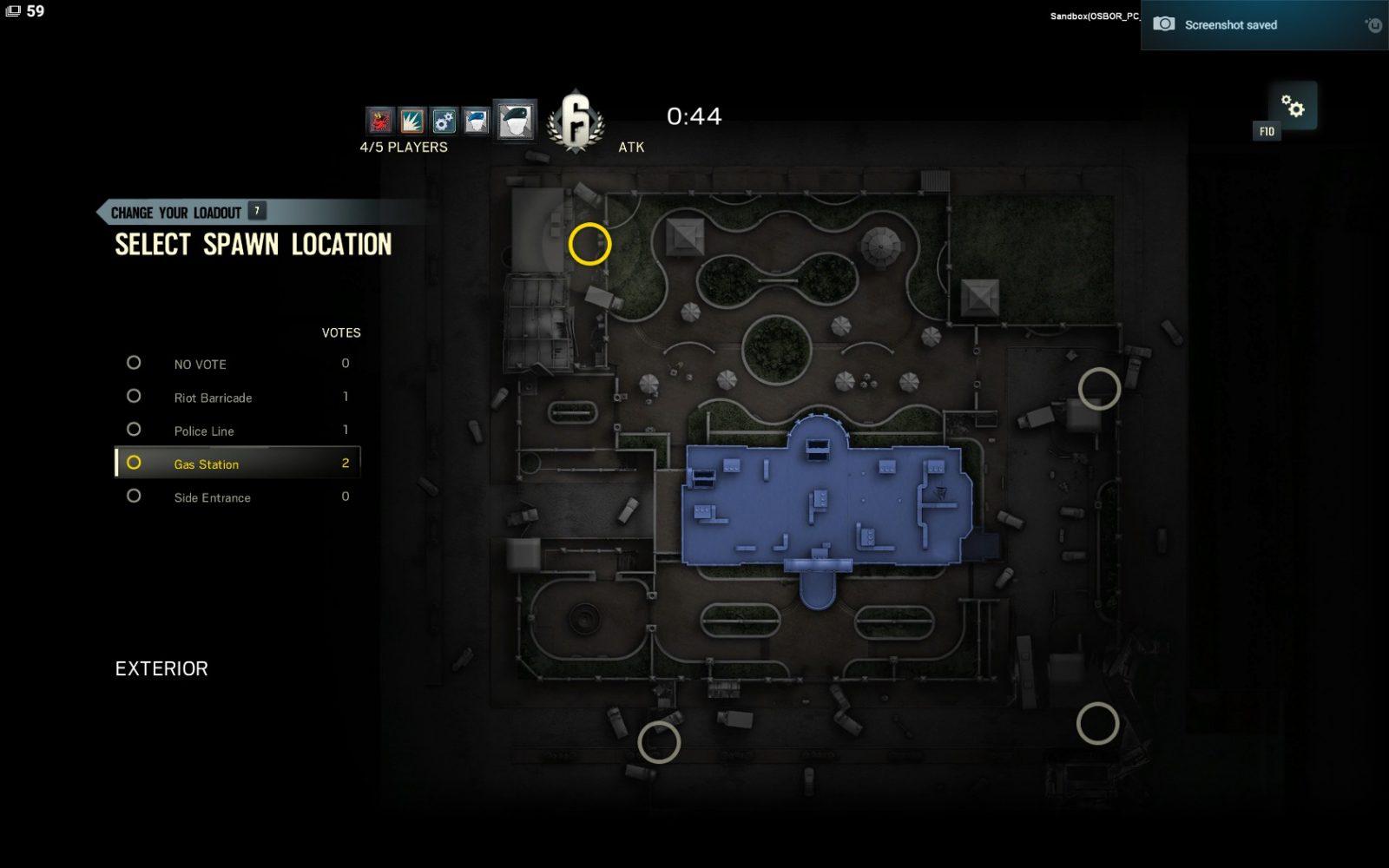Select the white burst operator icon
This screenshot has height=868, width=1389.
411,120
